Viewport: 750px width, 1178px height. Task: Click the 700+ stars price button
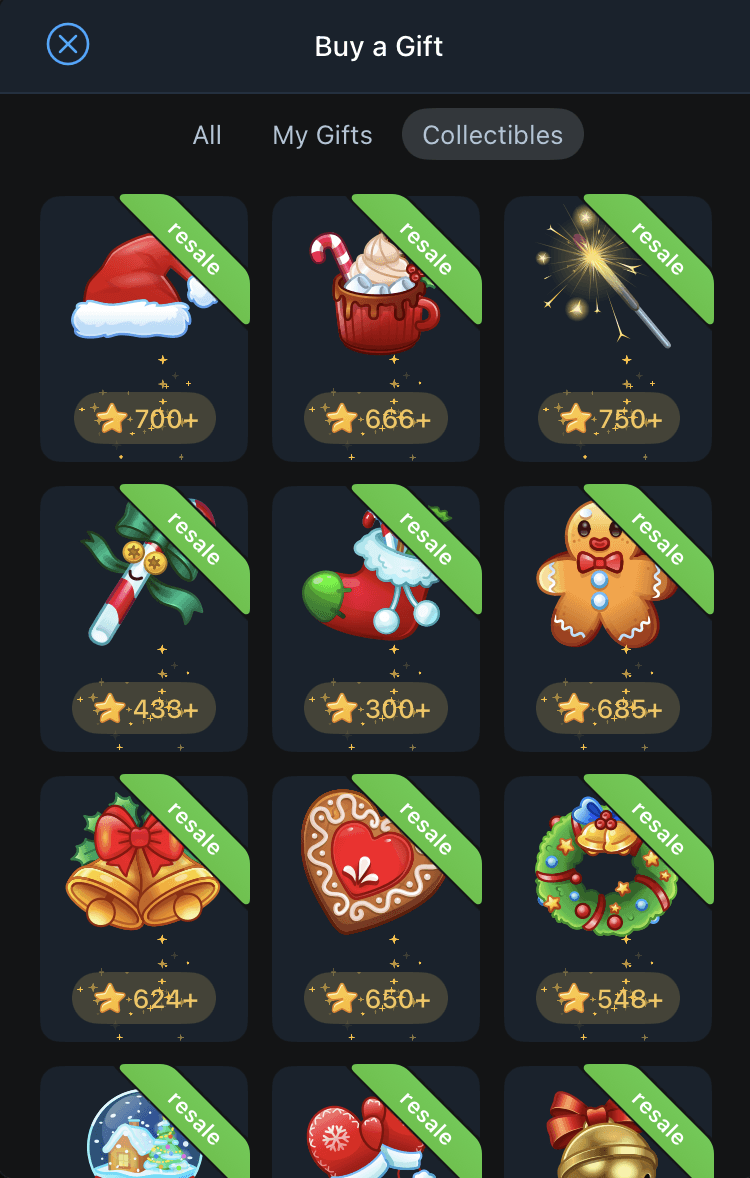click(145, 418)
